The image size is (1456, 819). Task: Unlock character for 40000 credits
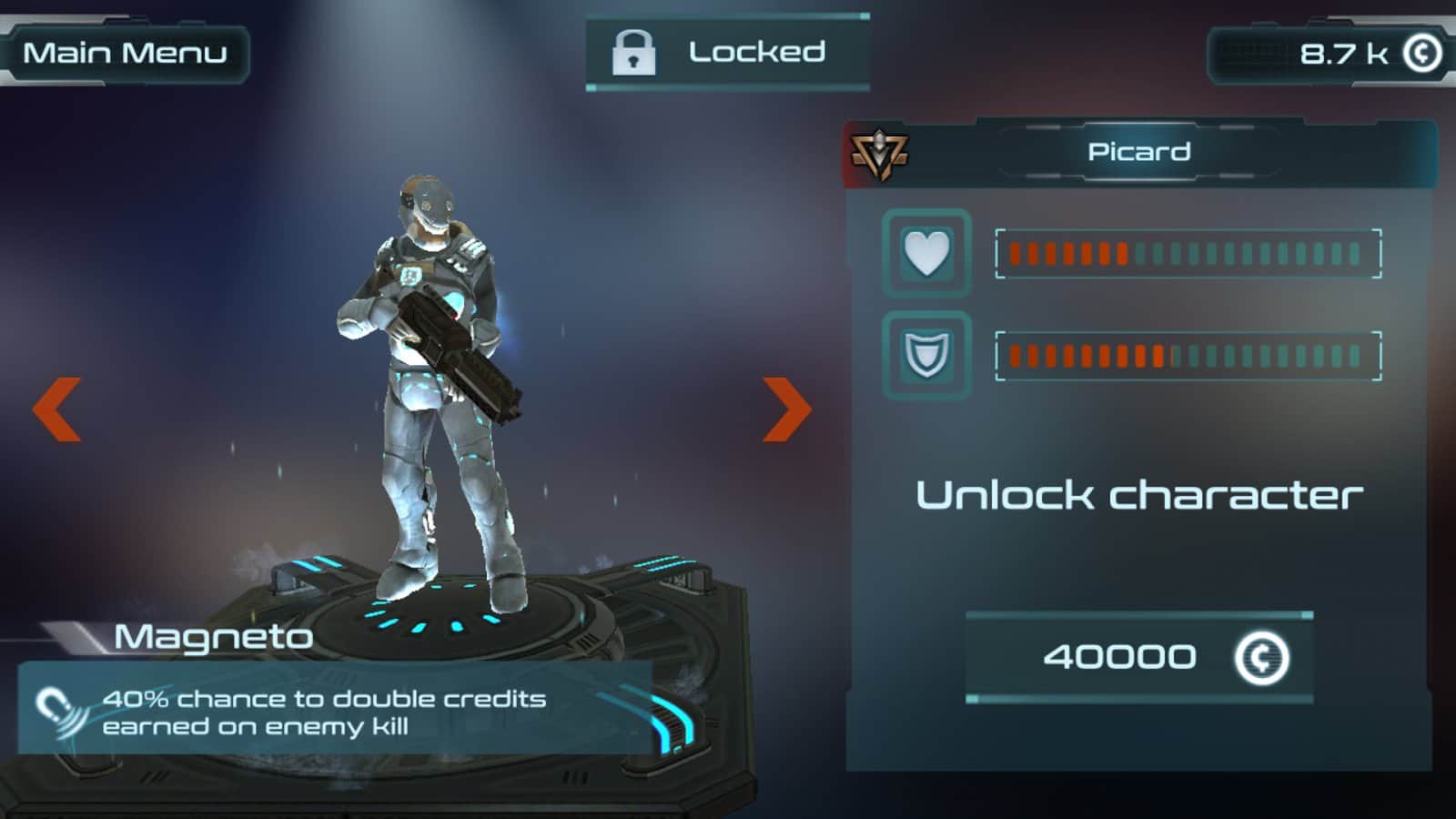(x=1138, y=657)
